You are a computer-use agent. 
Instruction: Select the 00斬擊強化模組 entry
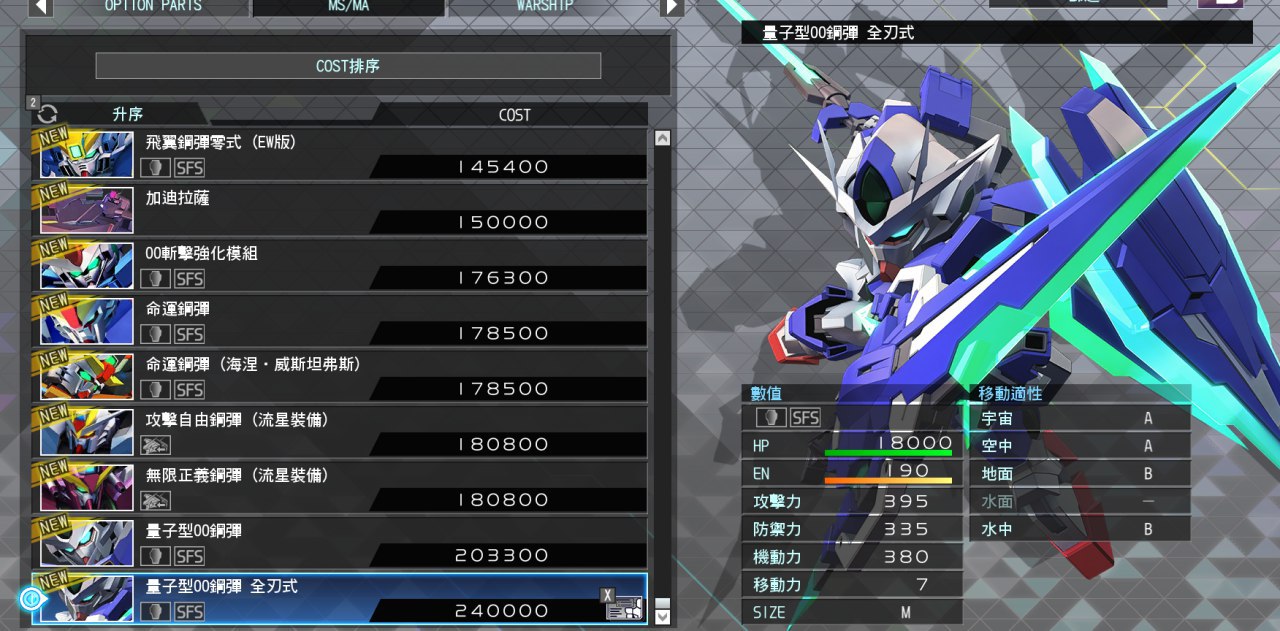coord(340,265)
